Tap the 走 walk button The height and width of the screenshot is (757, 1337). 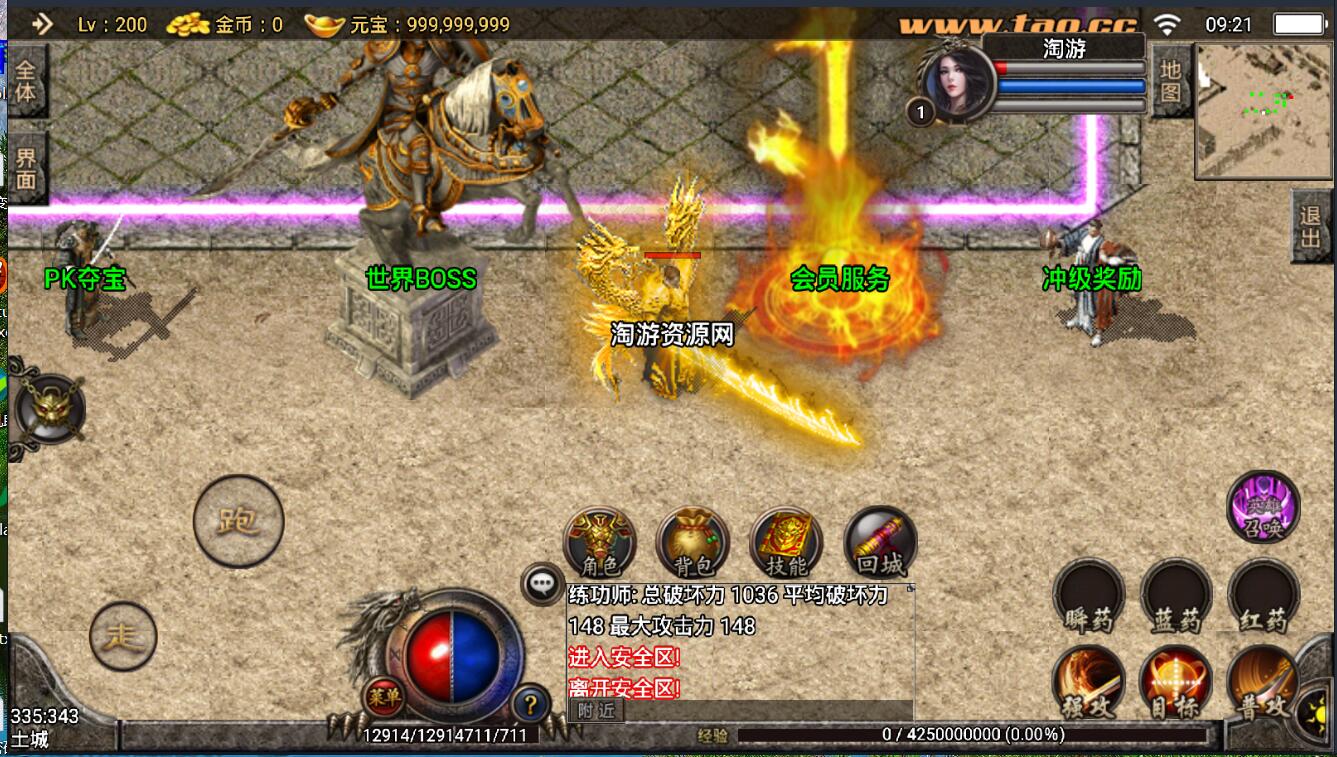pos(124,636)
